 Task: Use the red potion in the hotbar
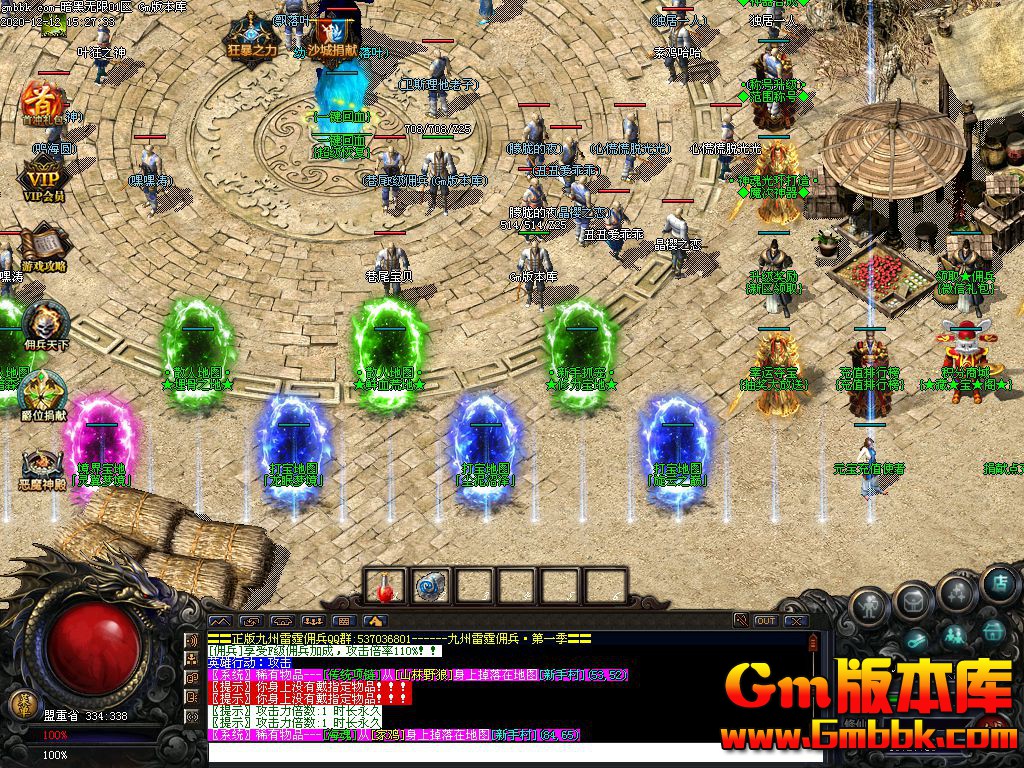[385, 586]
